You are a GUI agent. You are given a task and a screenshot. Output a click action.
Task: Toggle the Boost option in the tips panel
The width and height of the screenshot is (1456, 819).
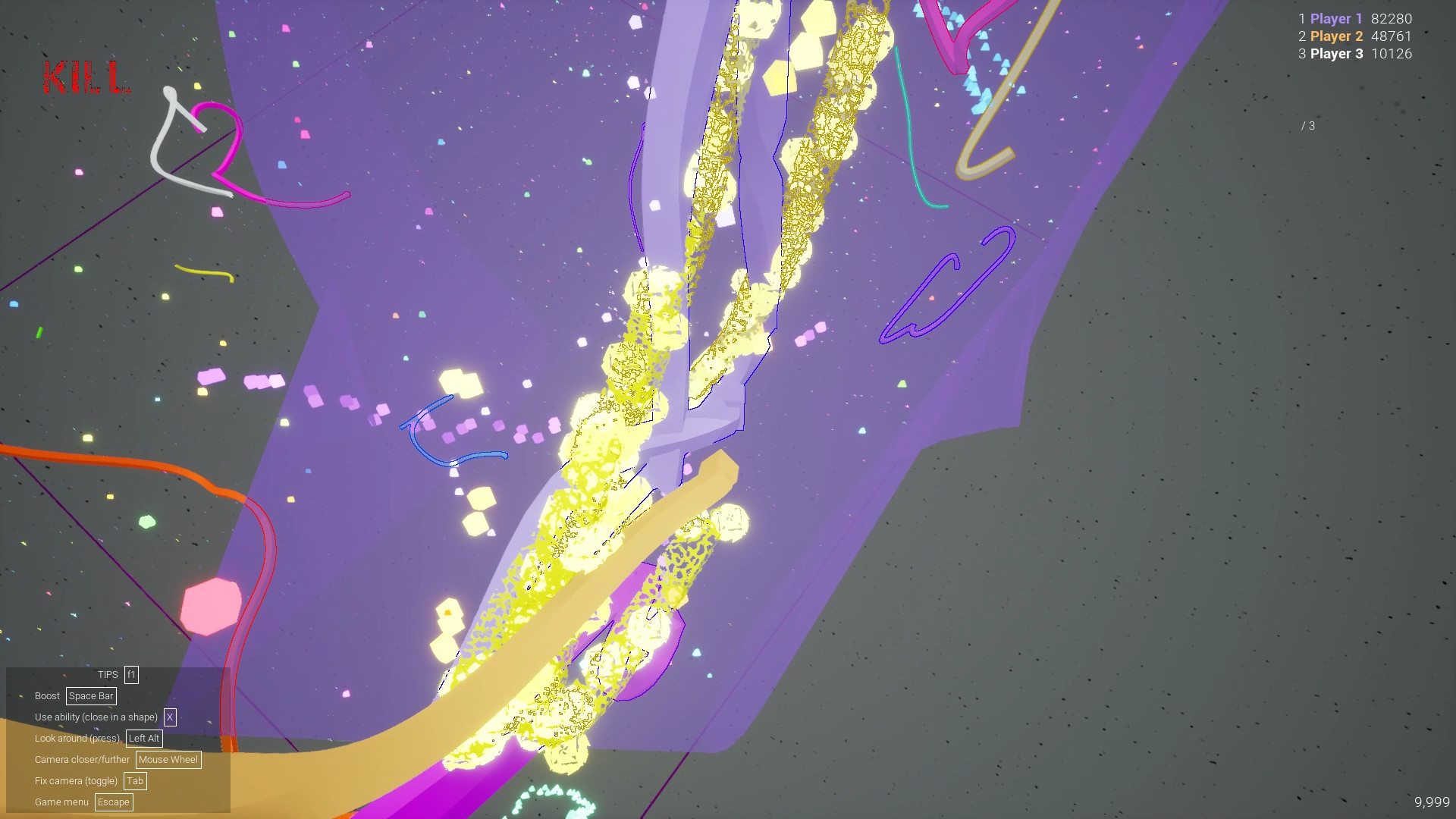point(46,695)
